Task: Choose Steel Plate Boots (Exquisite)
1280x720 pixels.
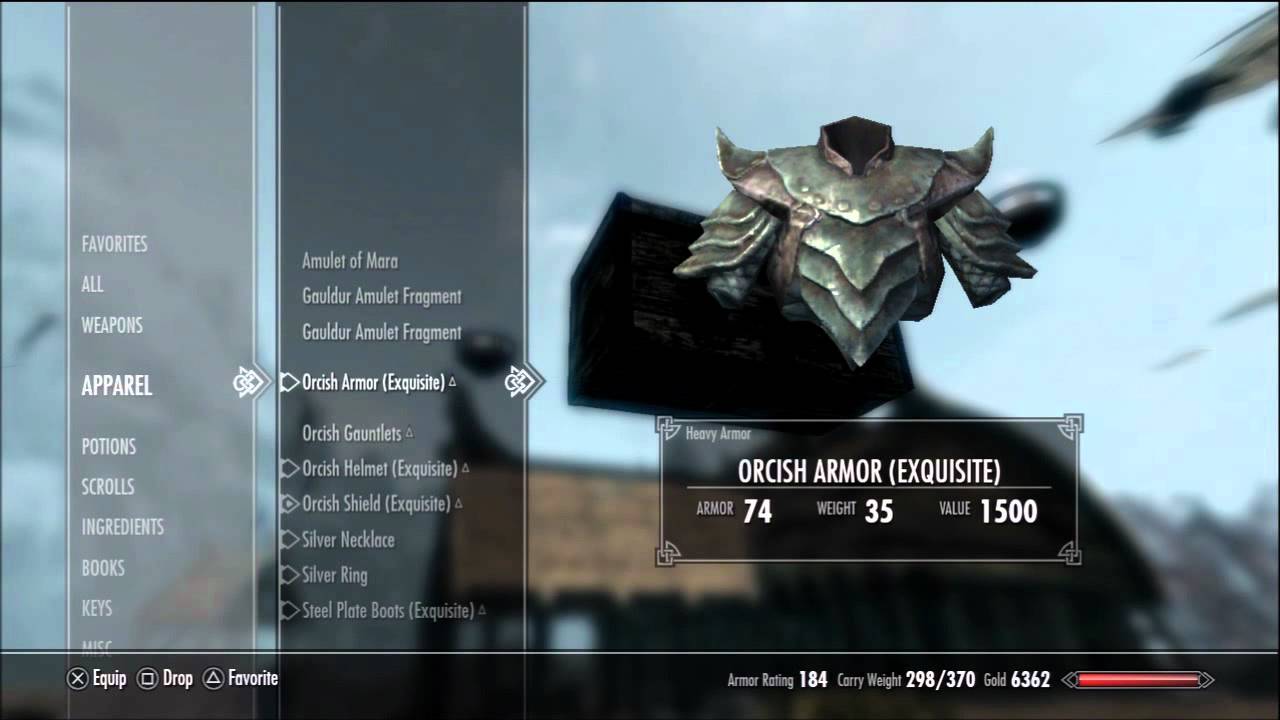Action: (x=388, y=610)
